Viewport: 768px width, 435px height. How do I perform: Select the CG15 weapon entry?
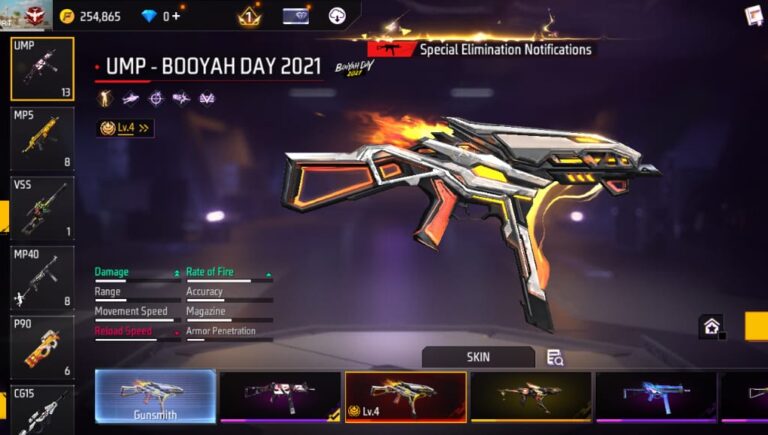42,410
